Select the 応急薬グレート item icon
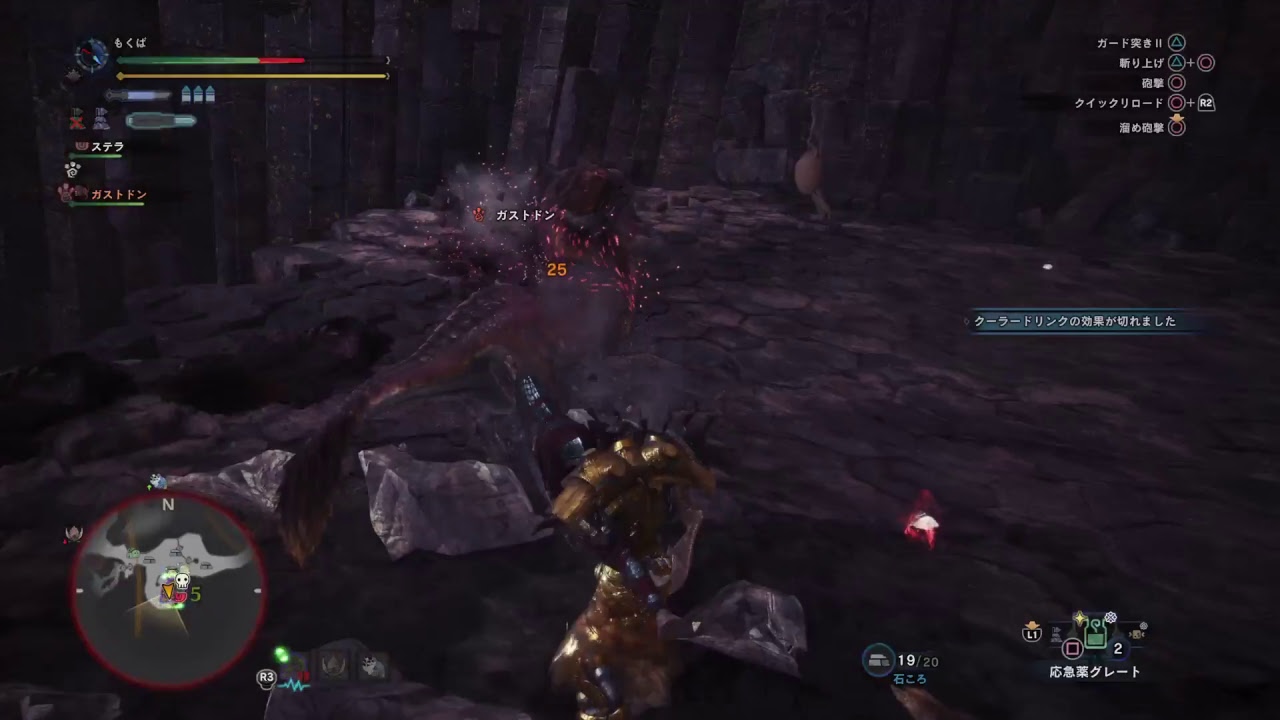The width and height of the screenshot is (1280, 720). (1095, 635)
